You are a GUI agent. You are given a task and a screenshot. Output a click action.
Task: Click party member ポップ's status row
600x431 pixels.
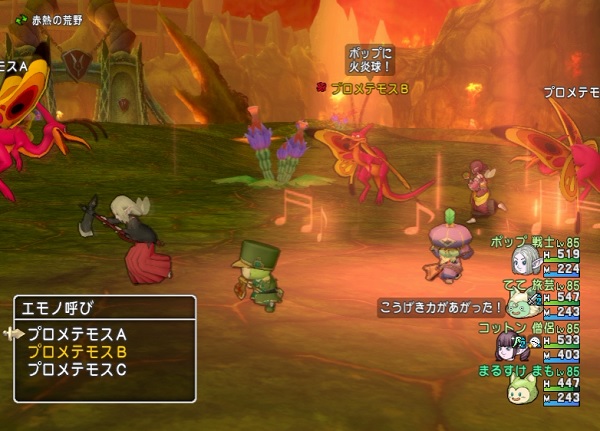(x=535, y=255)
